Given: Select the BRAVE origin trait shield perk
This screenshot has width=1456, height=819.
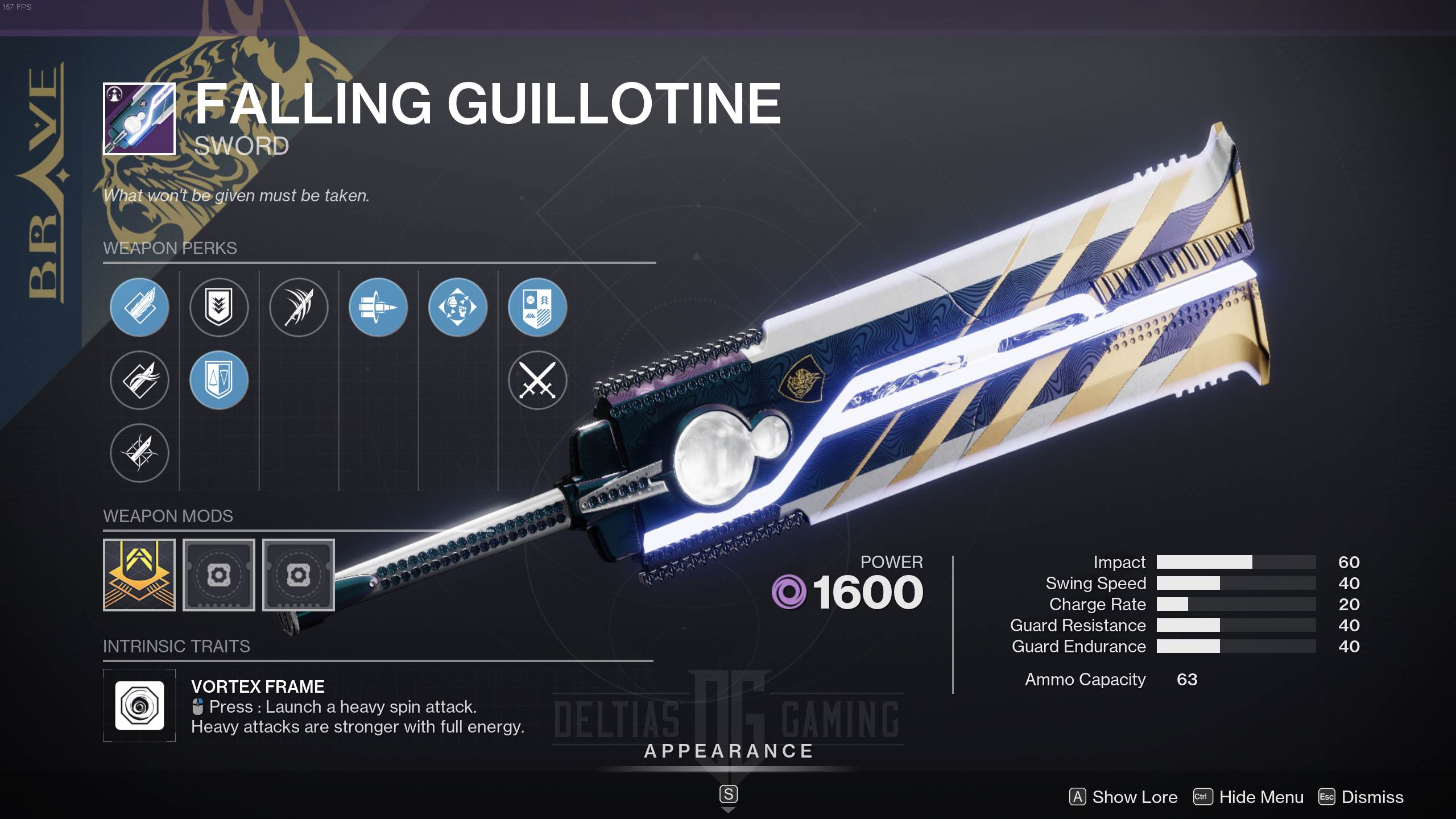Looking at the screenshot, I should [537, 307].
